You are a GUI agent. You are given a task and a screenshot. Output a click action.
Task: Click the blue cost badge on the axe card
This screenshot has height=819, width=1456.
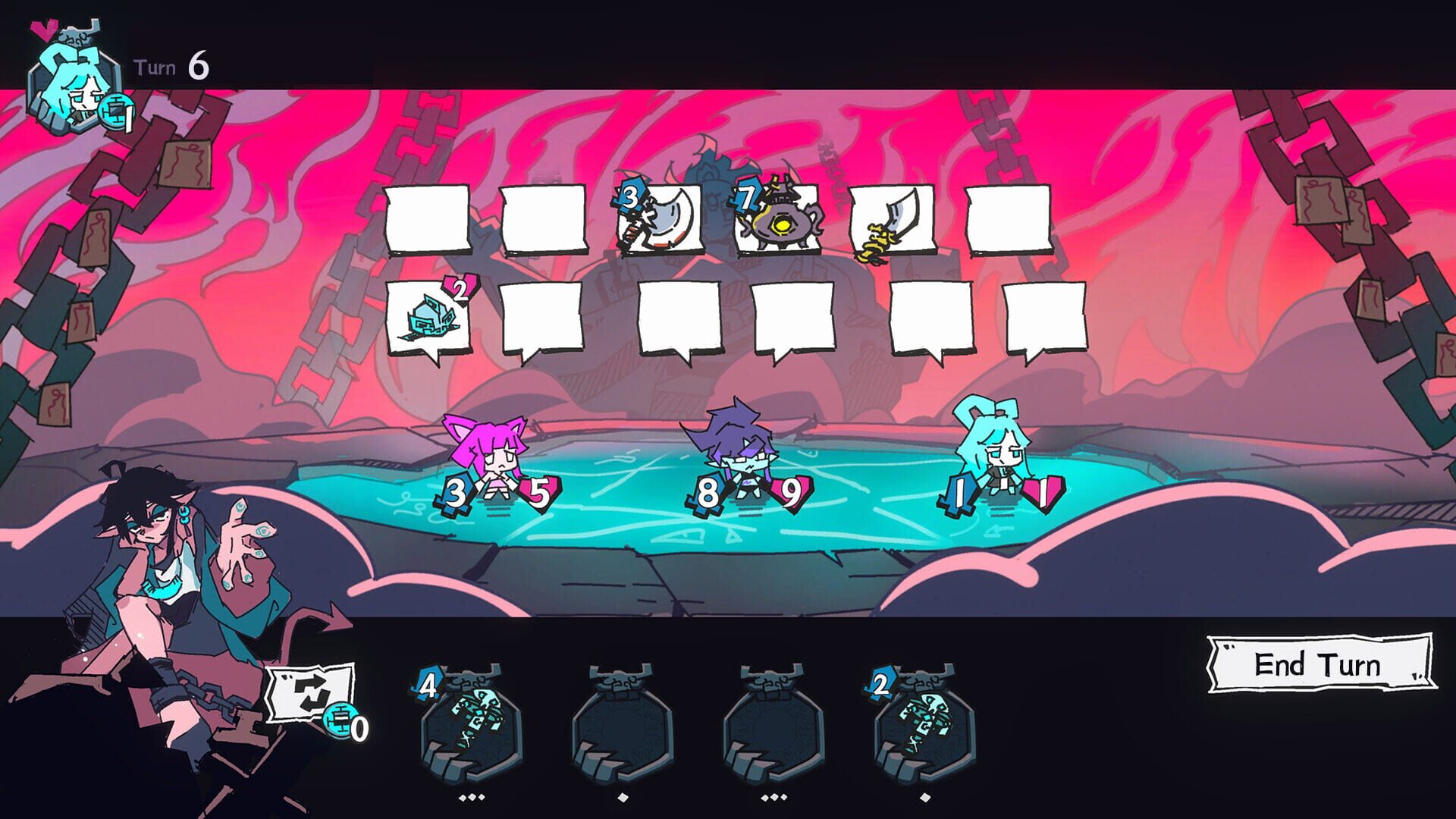(x=628, y=200)
